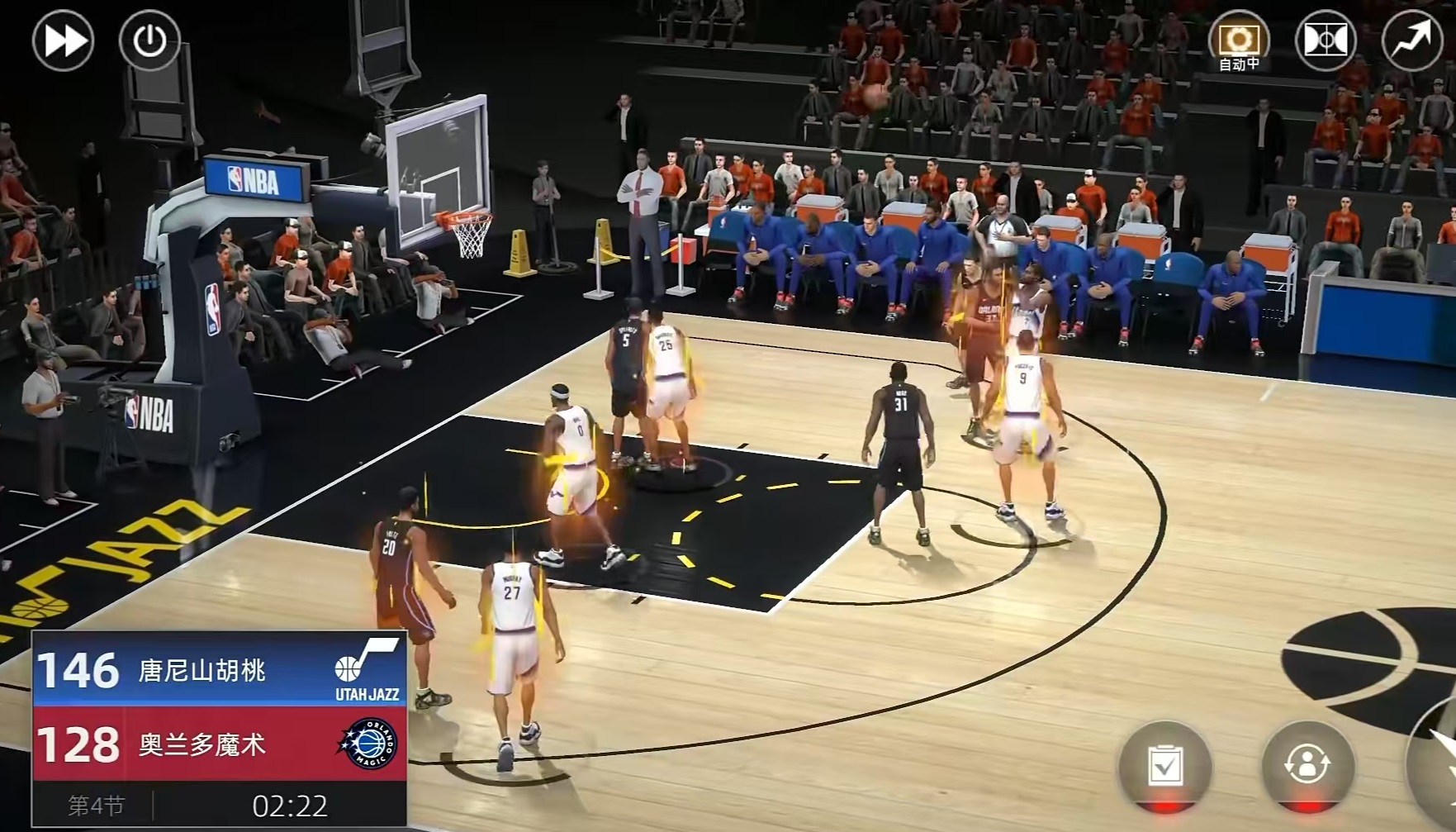Open the court view camera button
1456x832 pixels.
click(1325, 40)
